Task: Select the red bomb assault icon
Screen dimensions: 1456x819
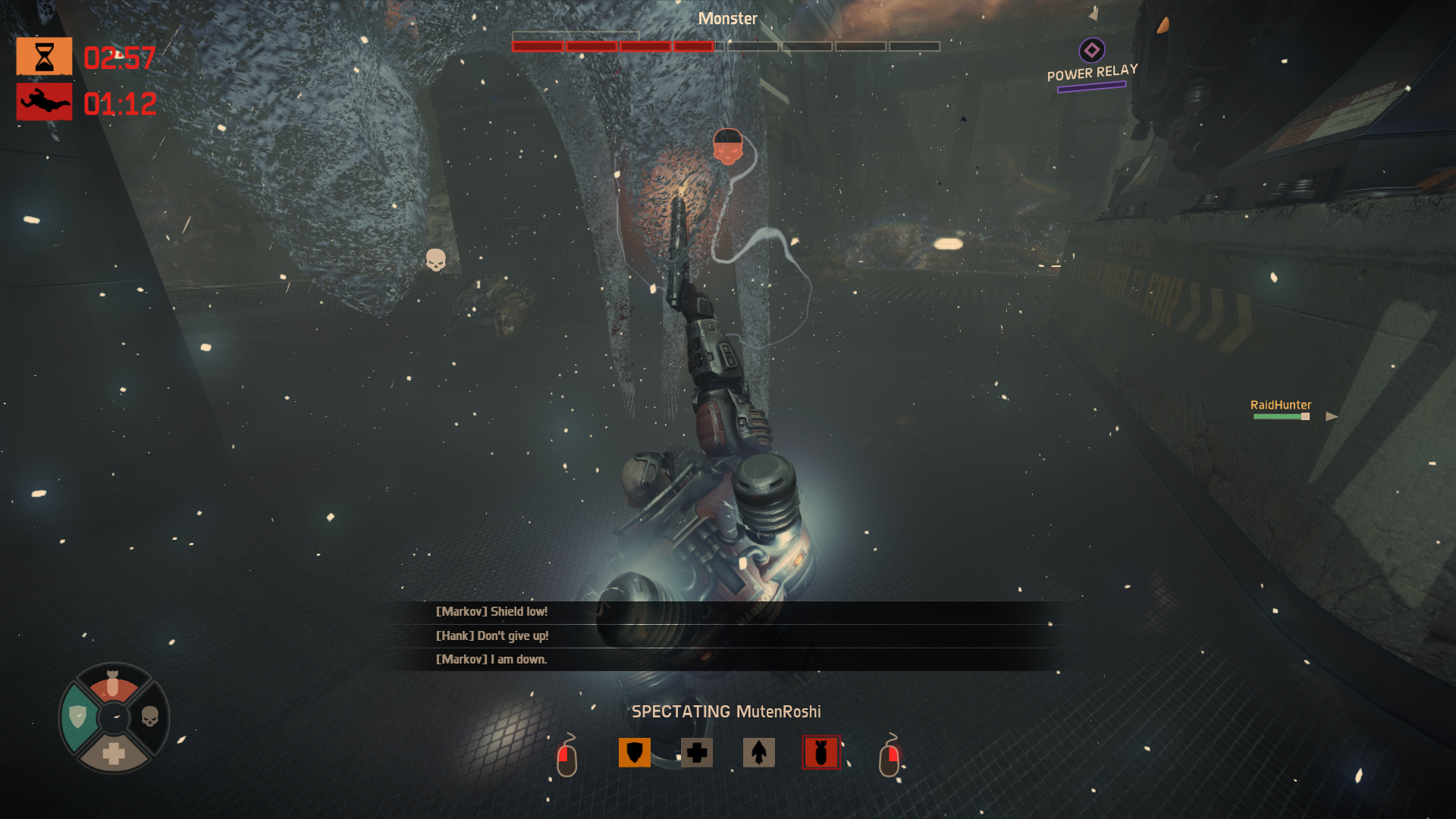Action: coord(821,752)
